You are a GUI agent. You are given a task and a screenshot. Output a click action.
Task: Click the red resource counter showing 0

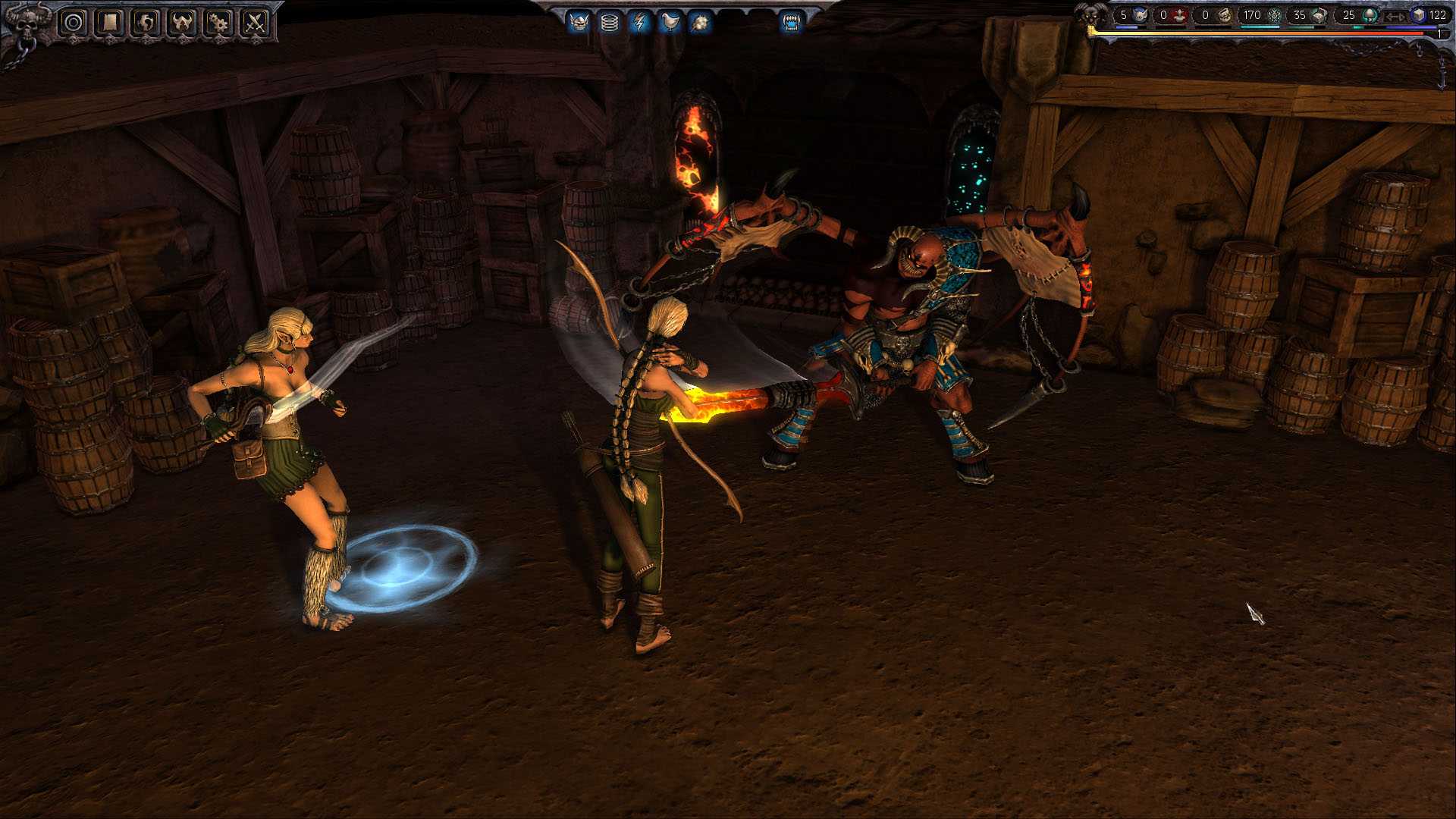[x=1172, y=14]
